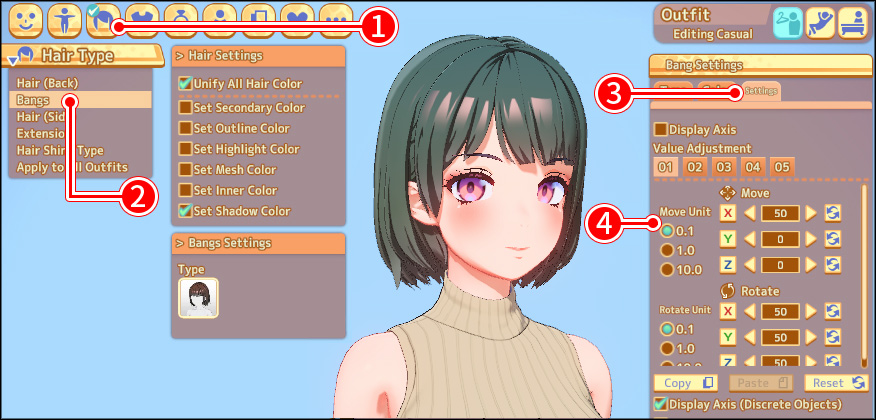
Task: Tick the Set Highlight Color checkbox
Action: tap(185, 149)
